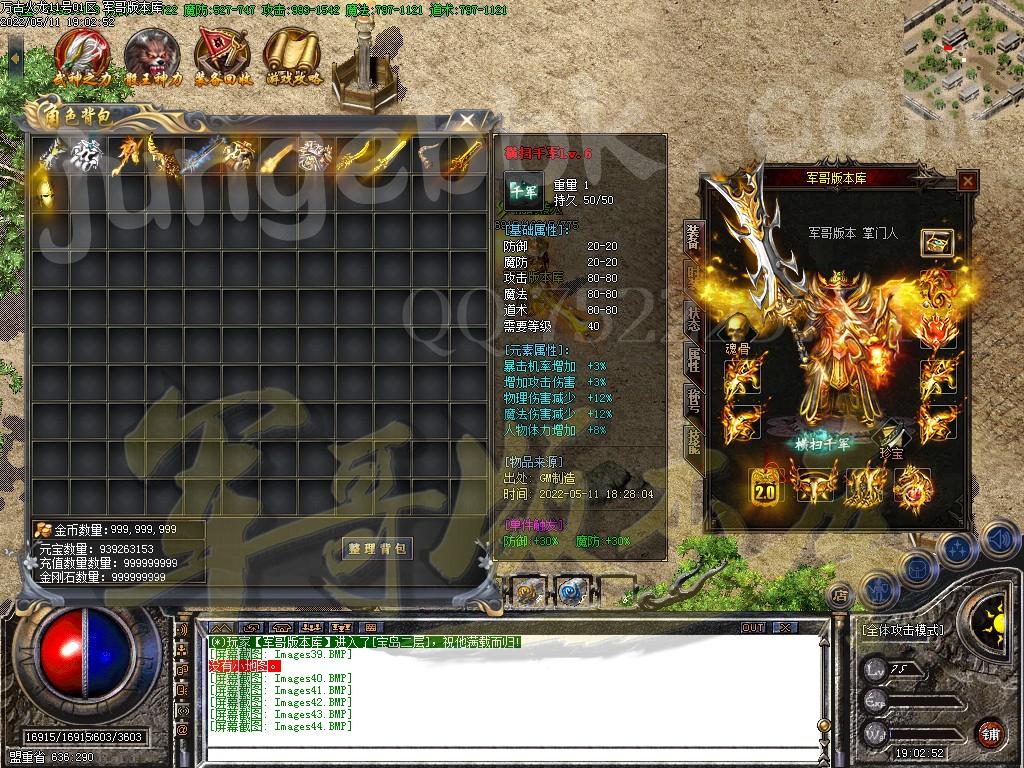Switch to the 称号 title tab
Screen dimensions: 1024x768
coord(693,400)
